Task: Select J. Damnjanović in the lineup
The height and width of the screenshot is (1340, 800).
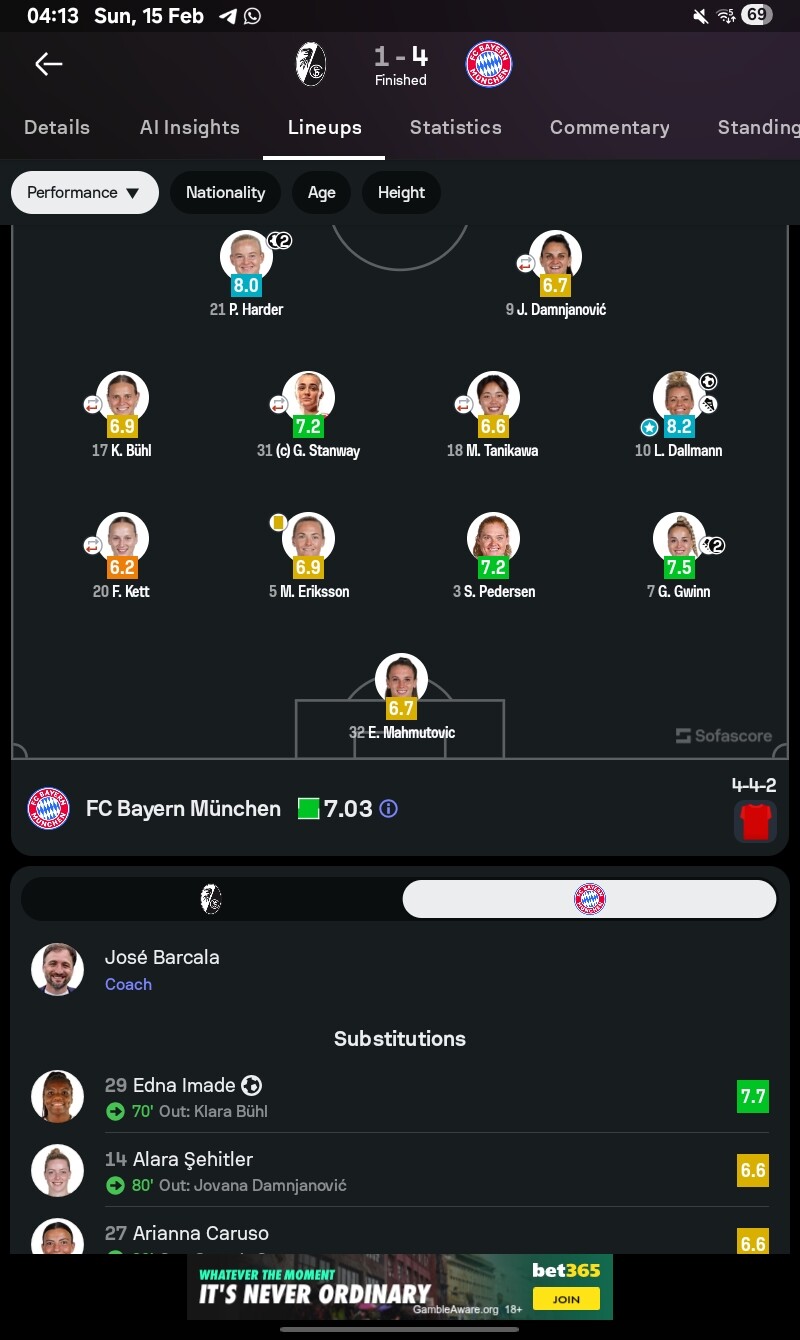Action: pyautogui.click(x=555, y=258)
